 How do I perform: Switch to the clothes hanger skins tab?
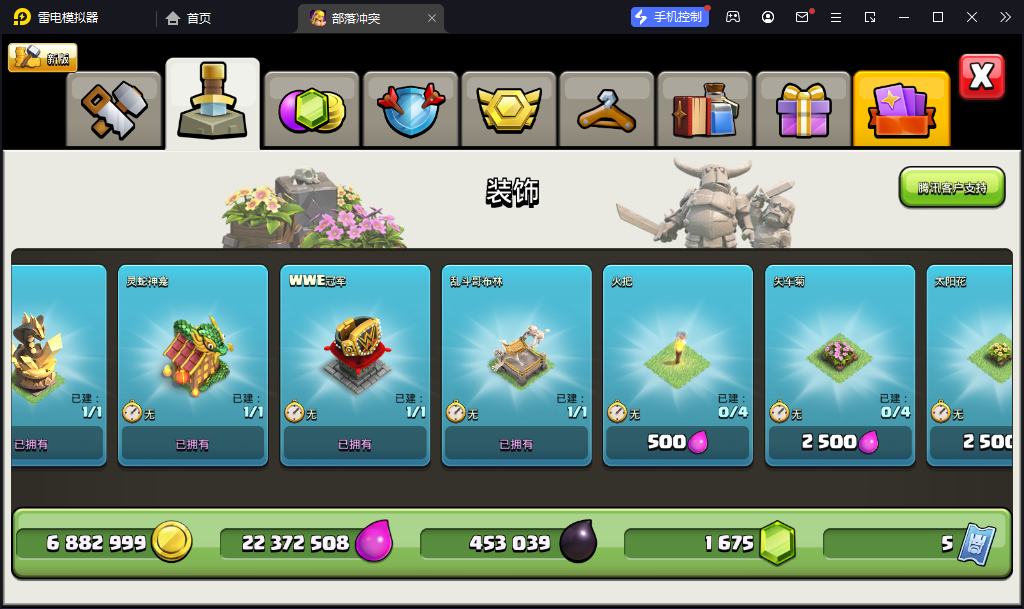pos(606,109)
